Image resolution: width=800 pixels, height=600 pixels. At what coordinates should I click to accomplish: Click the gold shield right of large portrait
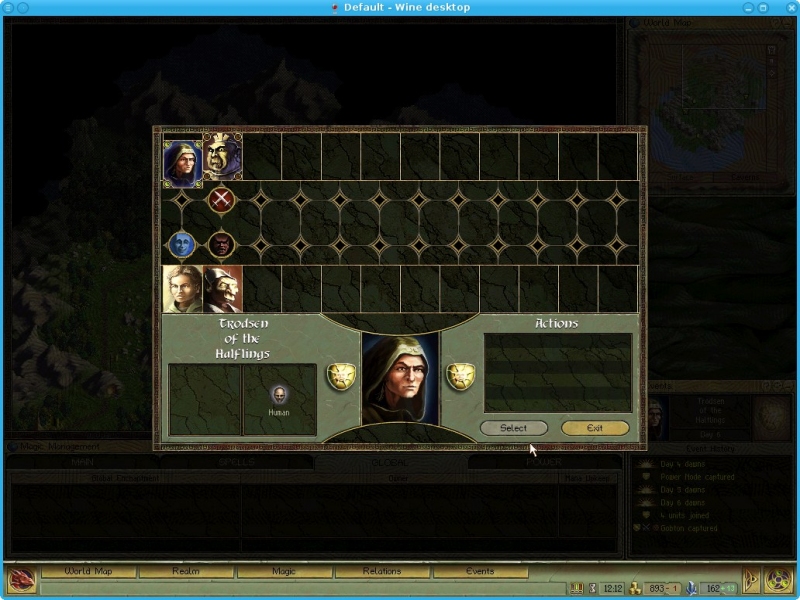[460, 377]
